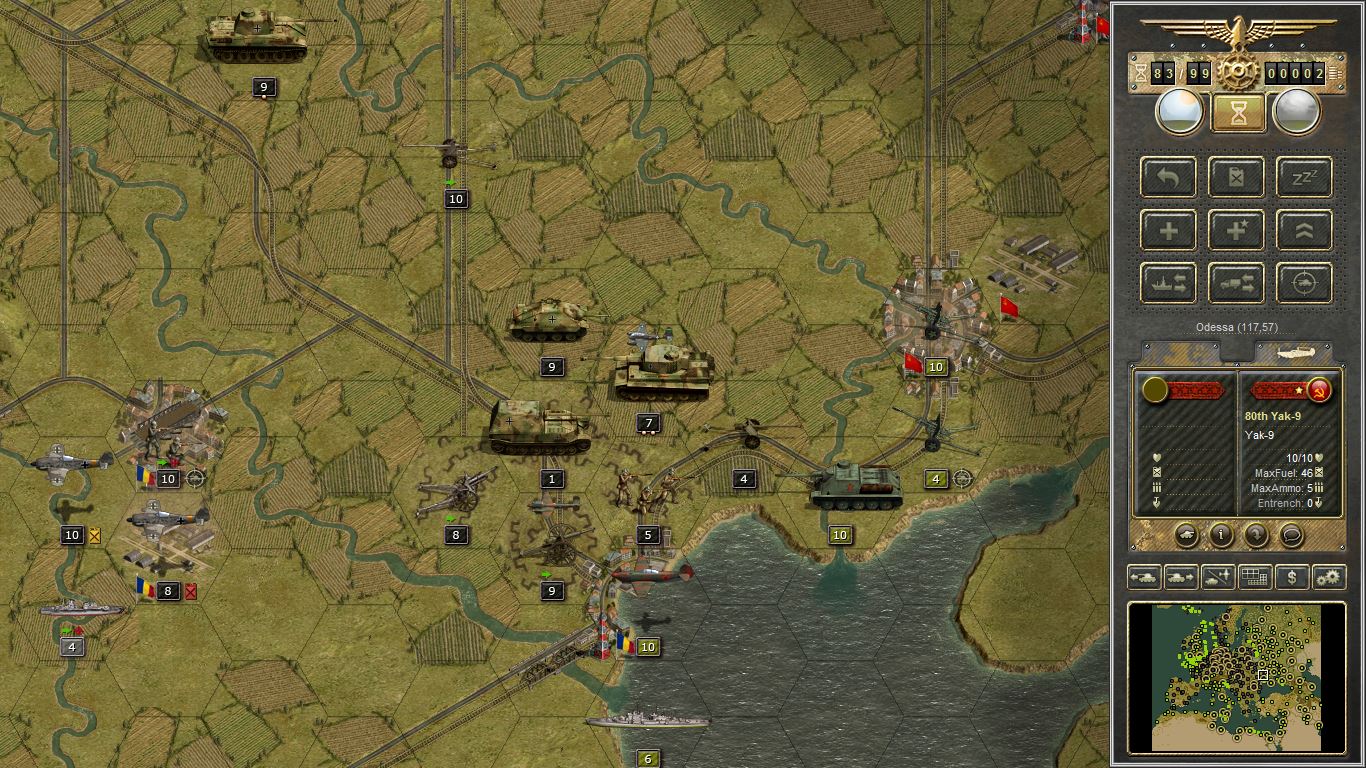Screen dimensions: 1366x768
Task: Toggle land transport mode
Action: pos(1236,283)
